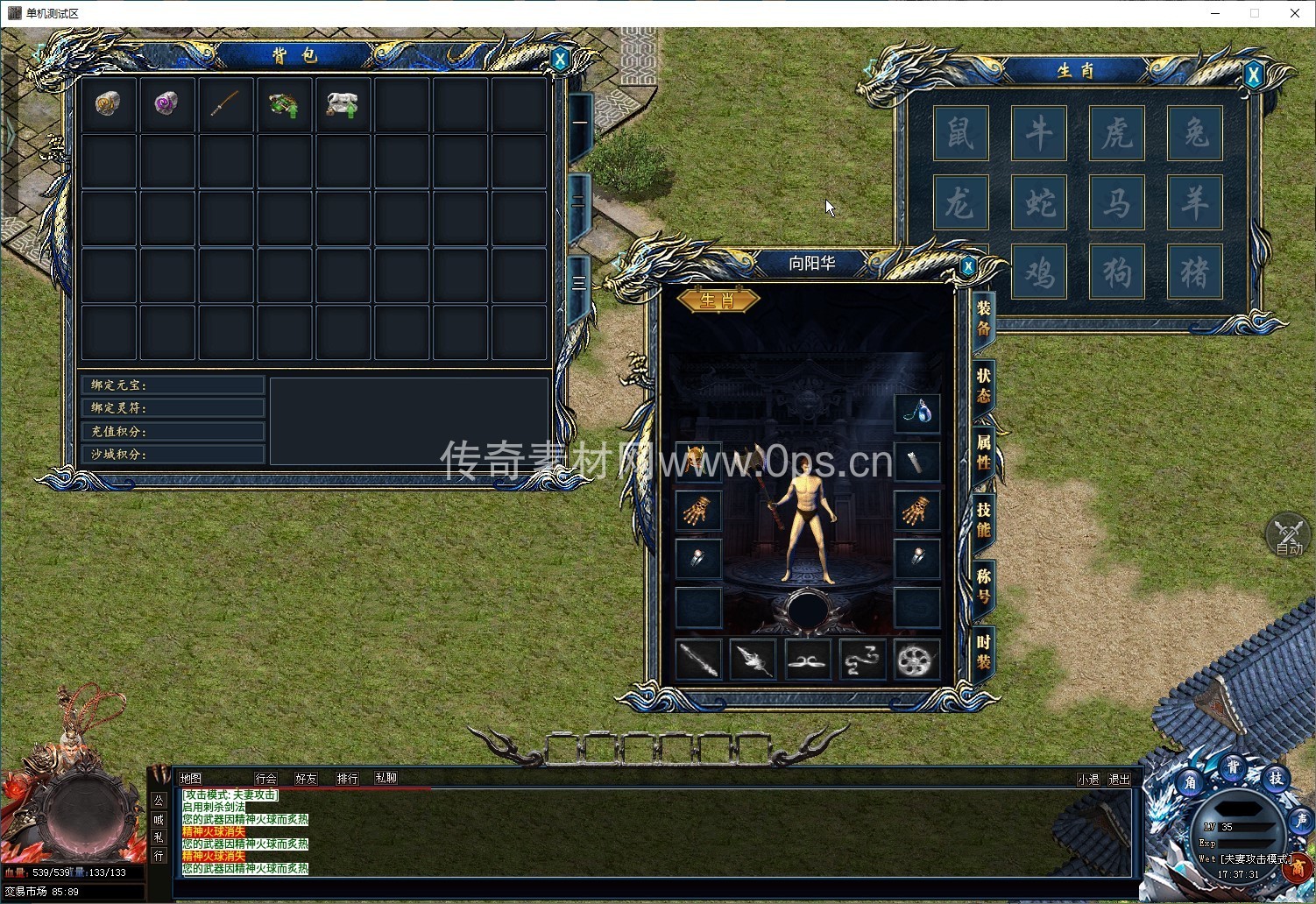Select the purple swirl stone in backpack
Viewport: 1316px width, 904px height.
point(166,104)
